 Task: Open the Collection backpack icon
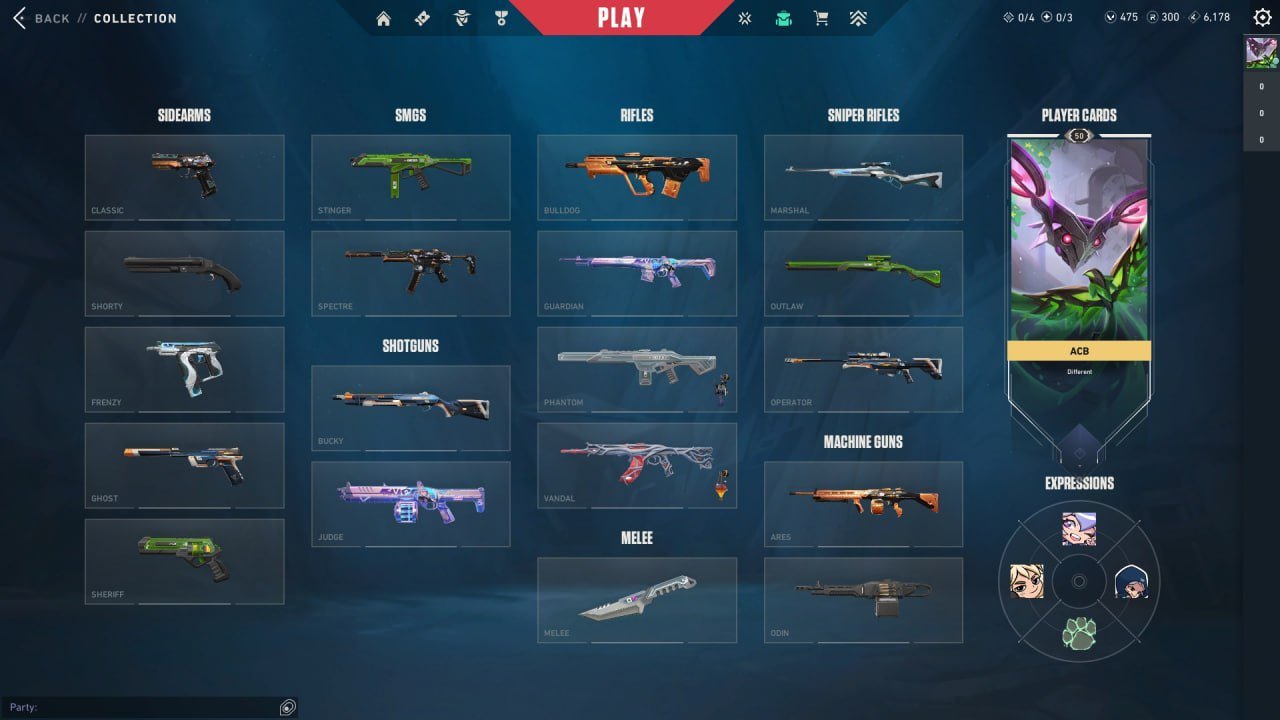pos(783,18)
